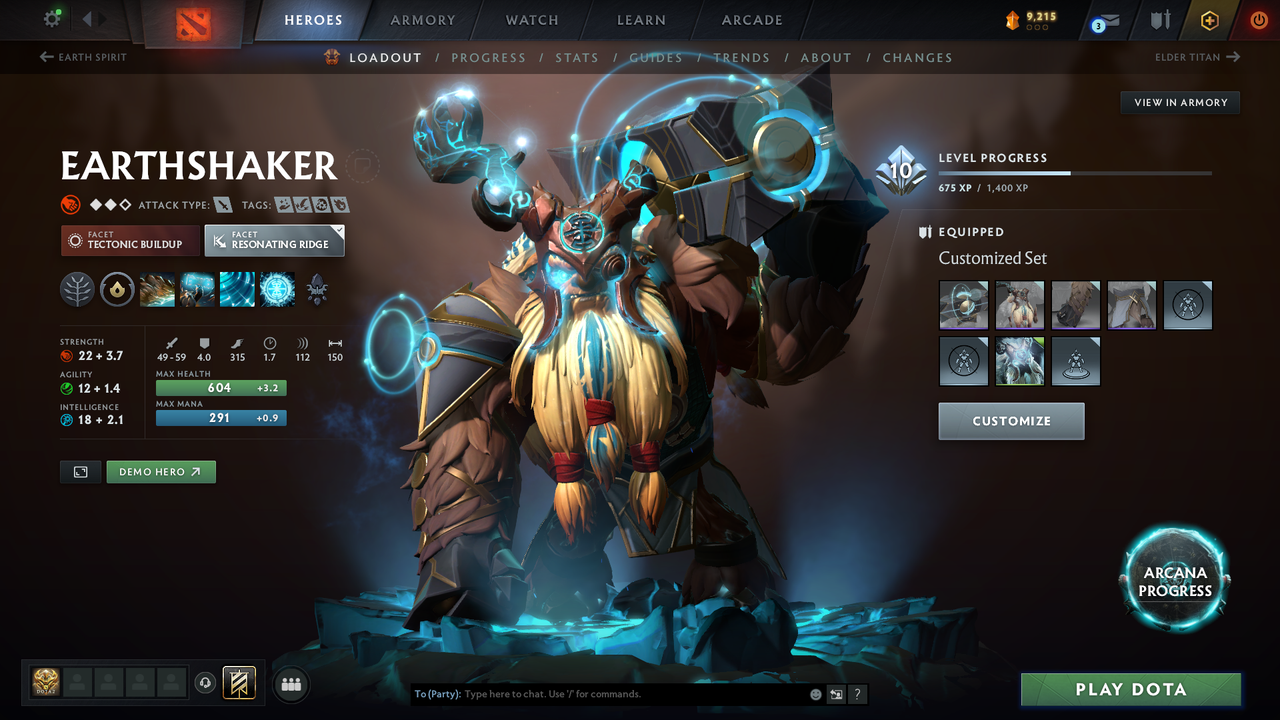The width and height of the screenshot is (1280, 720).
Task: Open the friends list icon near party slots
Action: pyautogui.click(x=290, y=683)
